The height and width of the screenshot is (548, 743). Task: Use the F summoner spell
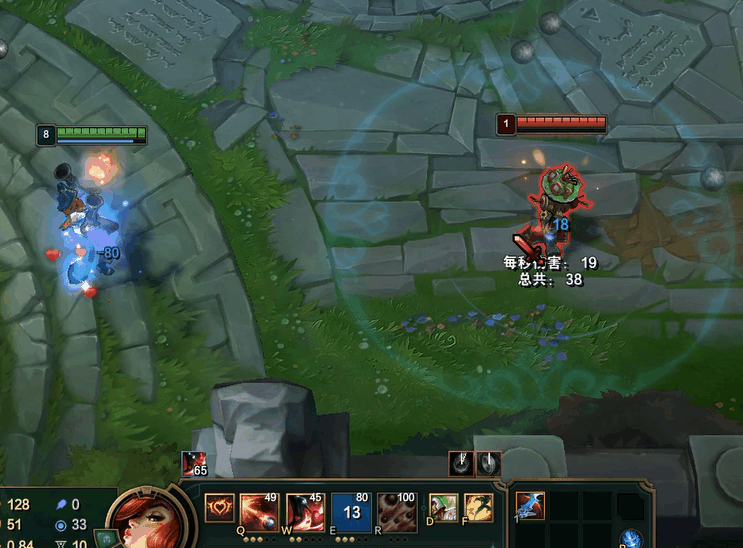(x=478, y=507)
